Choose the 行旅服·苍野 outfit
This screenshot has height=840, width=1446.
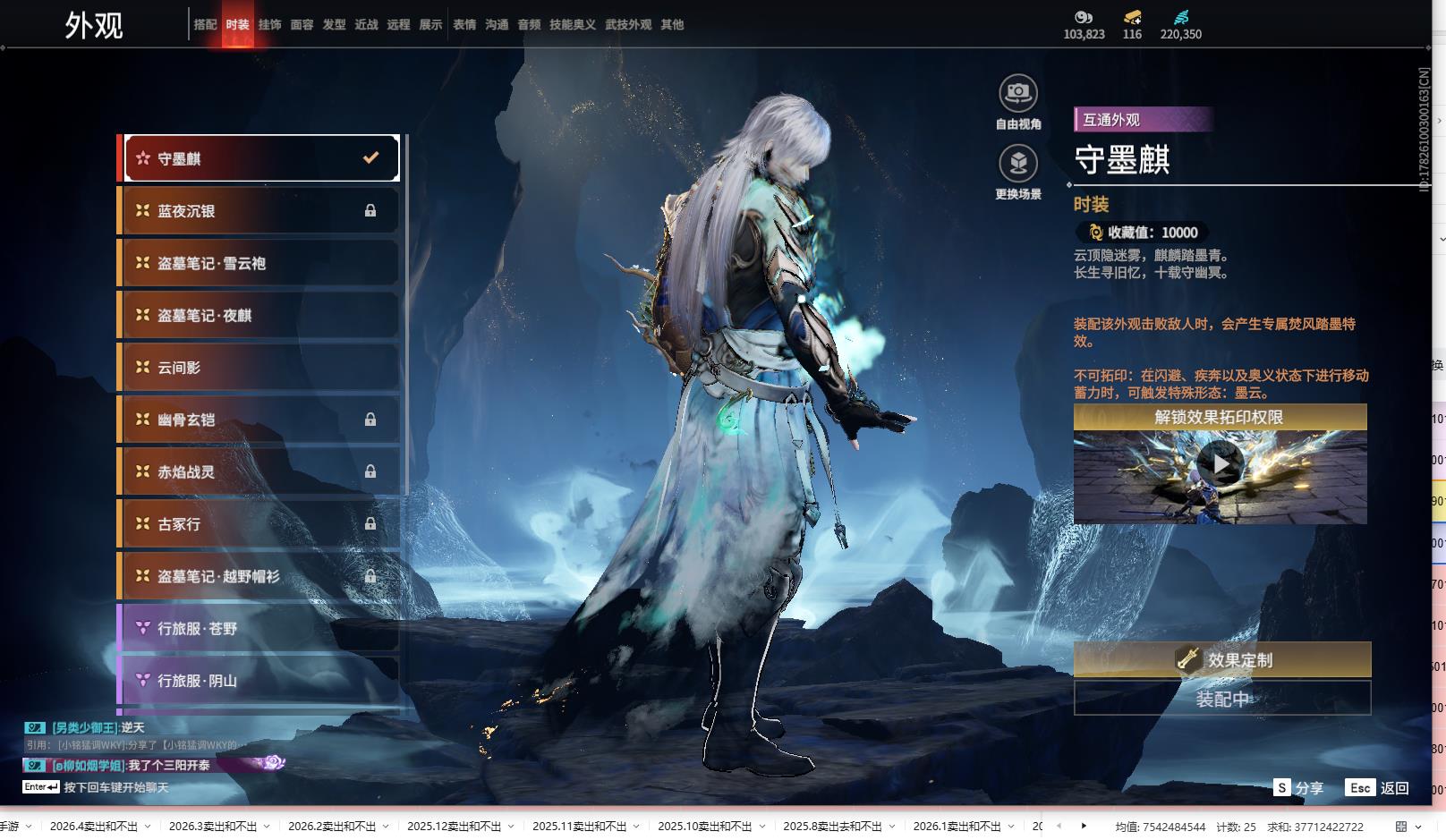pyautogui.click(x=259, y=628)
